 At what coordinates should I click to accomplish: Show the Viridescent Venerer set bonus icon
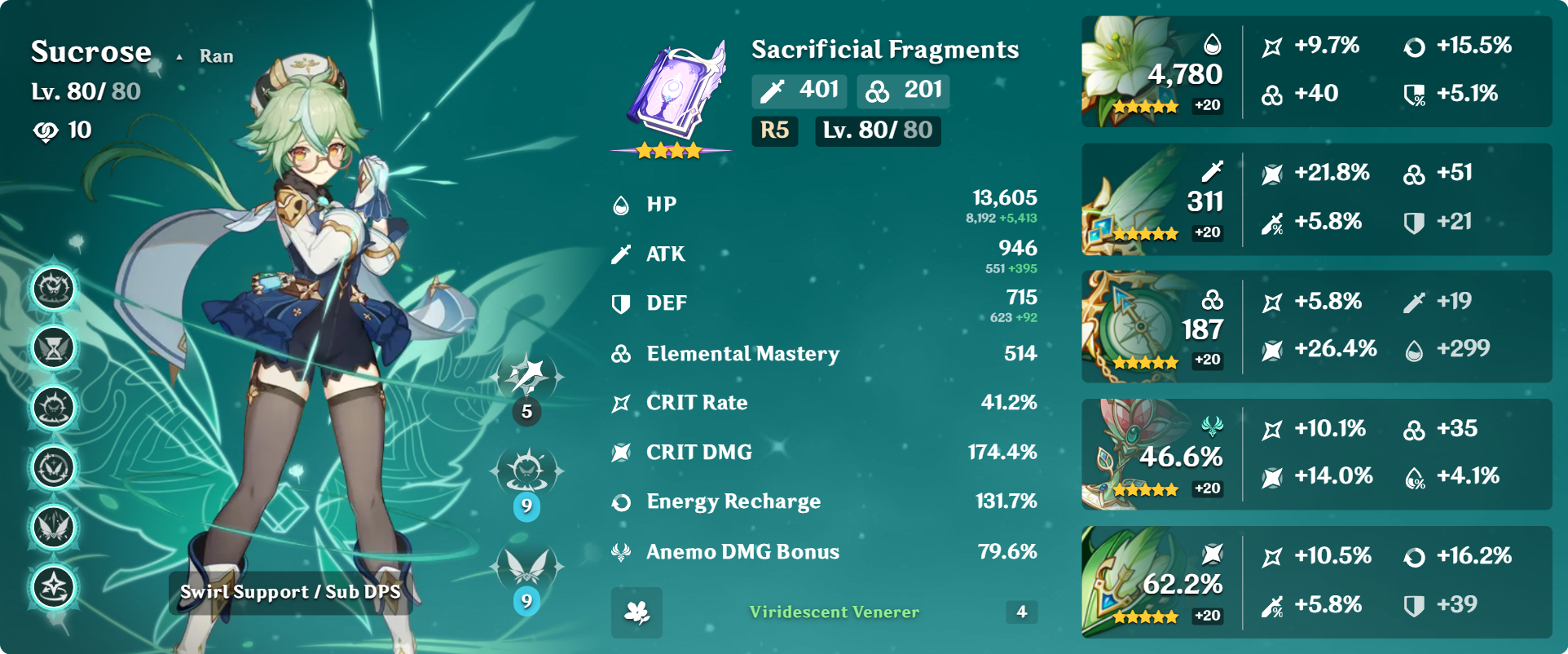(x=636, y=612)
